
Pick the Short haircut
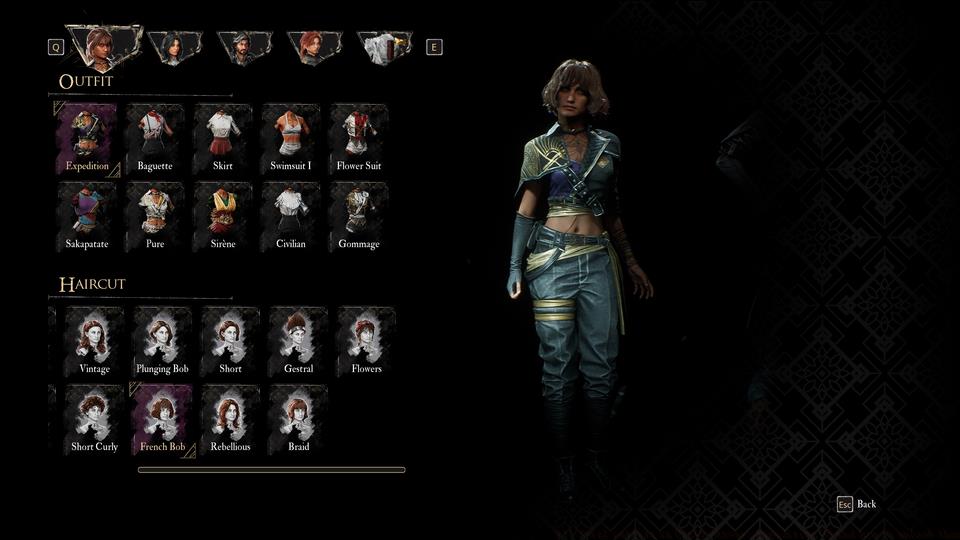point(231,342)
